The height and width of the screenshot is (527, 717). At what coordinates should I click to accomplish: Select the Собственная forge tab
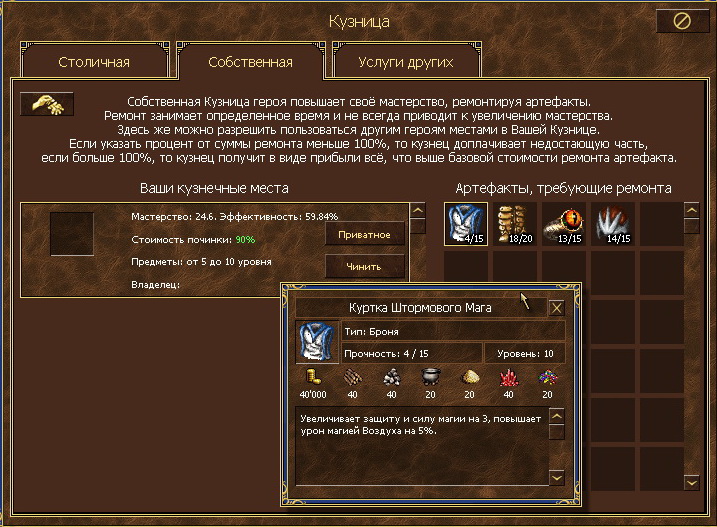tap(250, 62)
